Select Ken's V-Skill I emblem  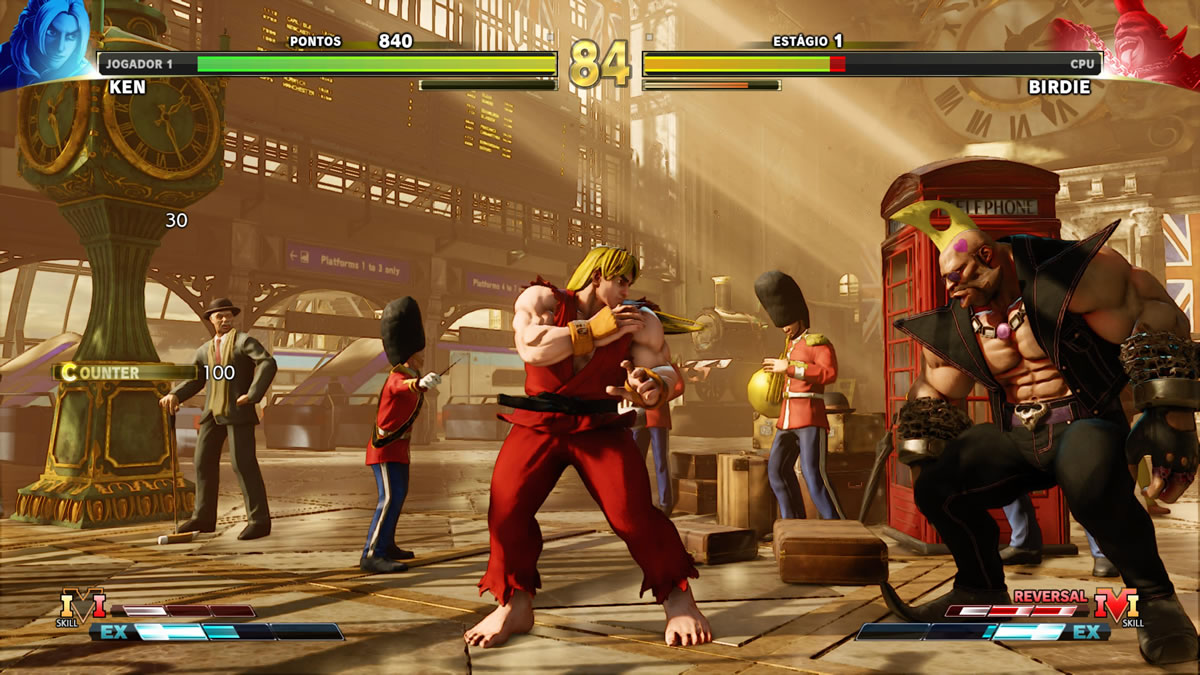tap(82, 606)
